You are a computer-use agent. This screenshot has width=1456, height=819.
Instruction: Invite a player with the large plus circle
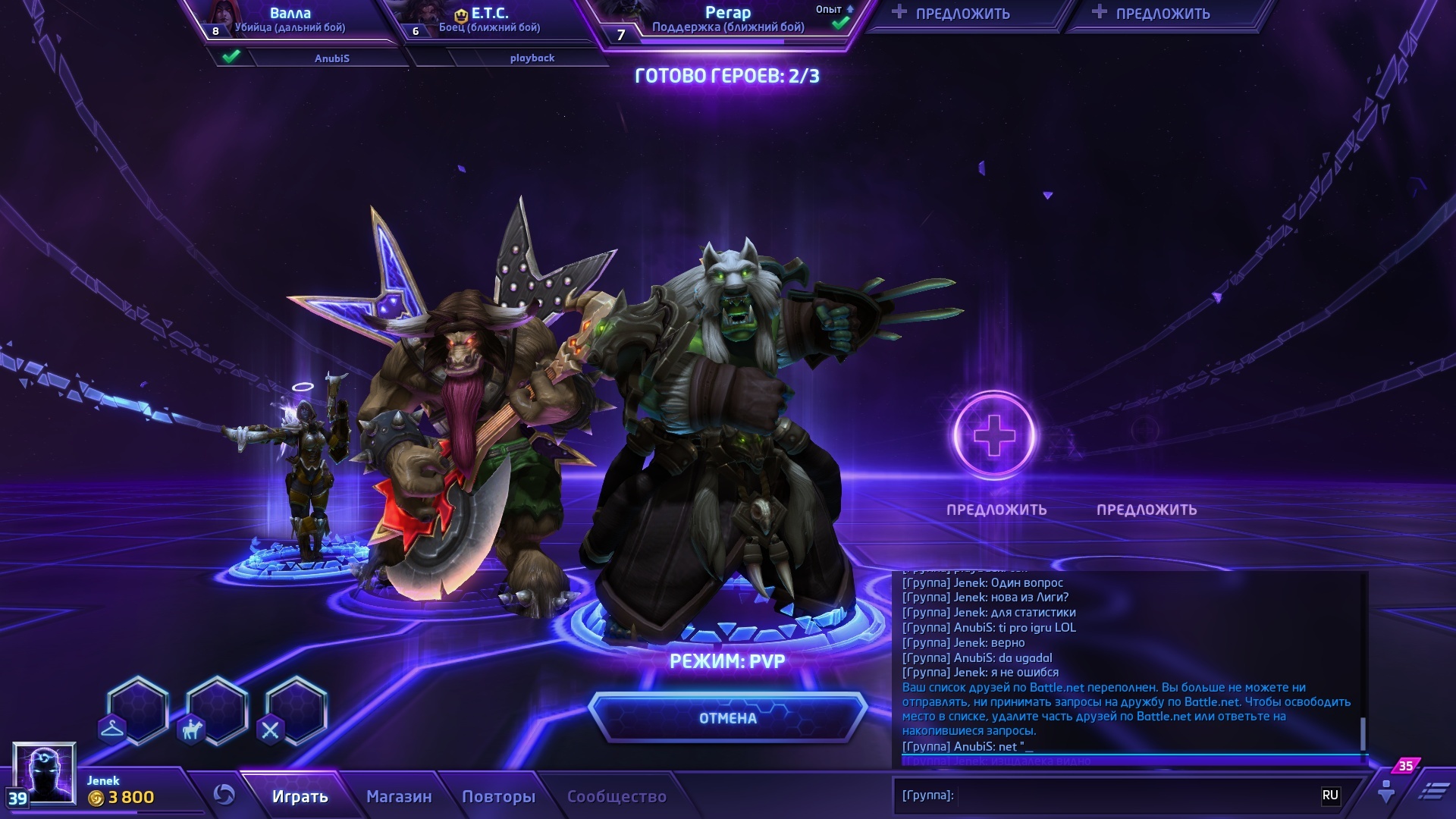(993, 435)
